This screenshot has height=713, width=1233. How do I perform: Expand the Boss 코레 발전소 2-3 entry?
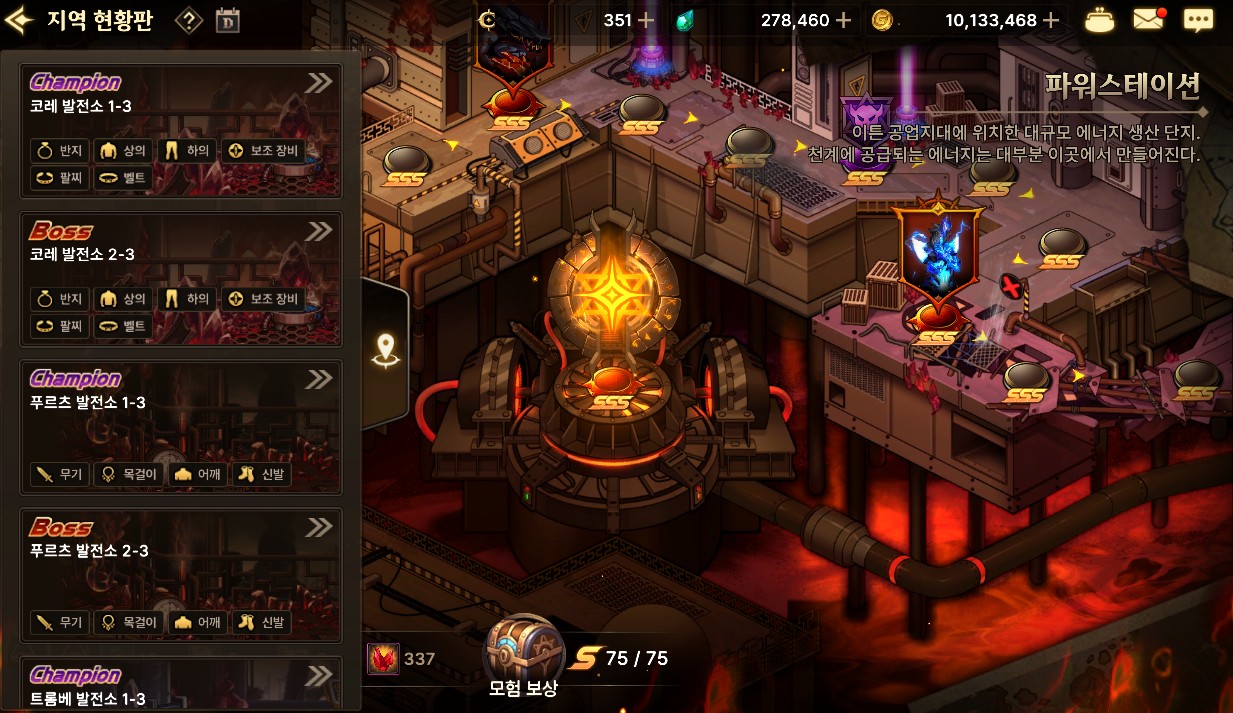click(319, 231)
